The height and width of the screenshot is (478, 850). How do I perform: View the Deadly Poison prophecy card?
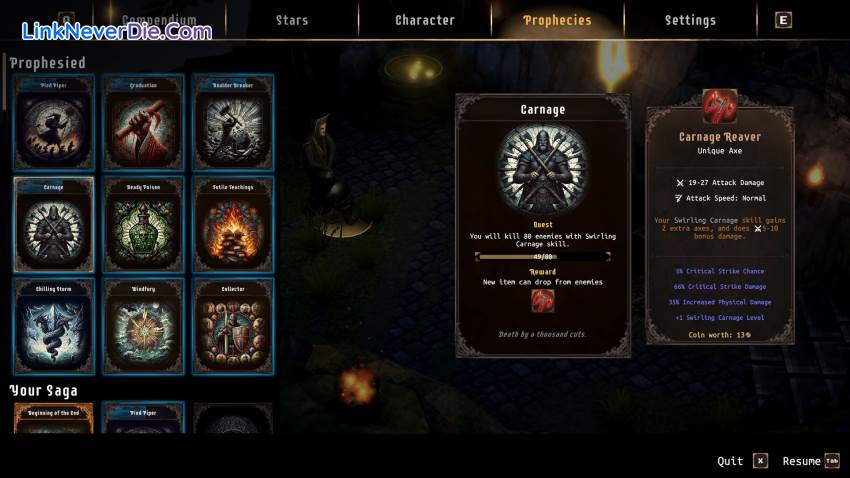144,224
